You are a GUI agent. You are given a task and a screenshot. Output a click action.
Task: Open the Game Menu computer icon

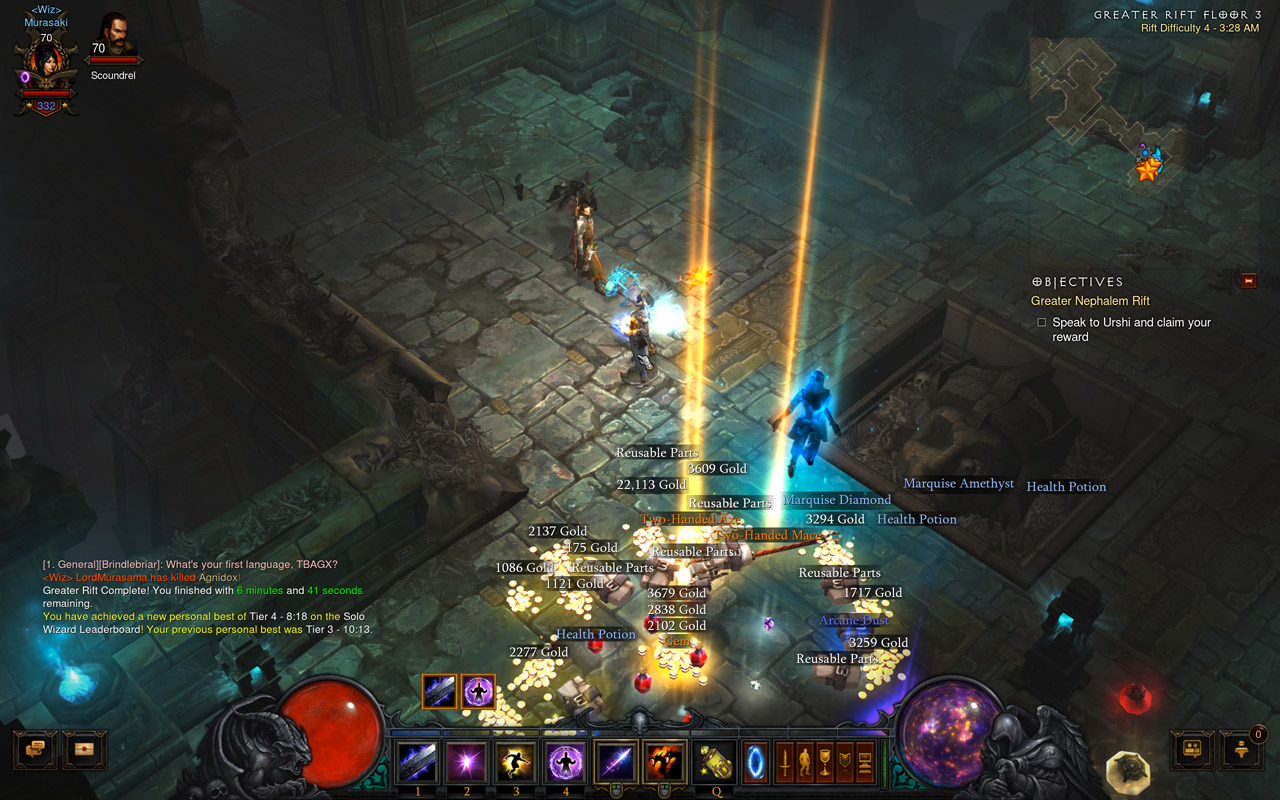pos(865,763)
